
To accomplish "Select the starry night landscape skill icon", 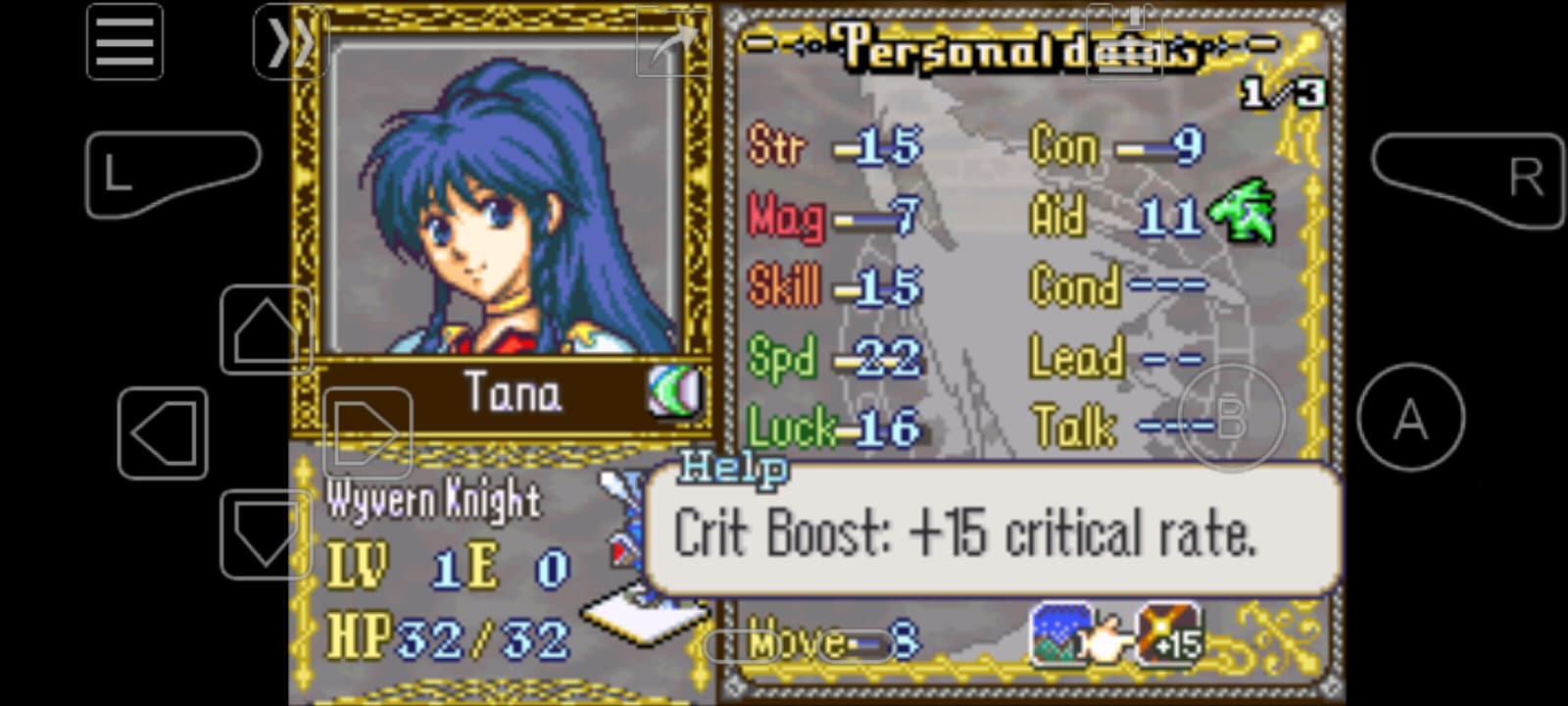I will tap(1059, 634).
